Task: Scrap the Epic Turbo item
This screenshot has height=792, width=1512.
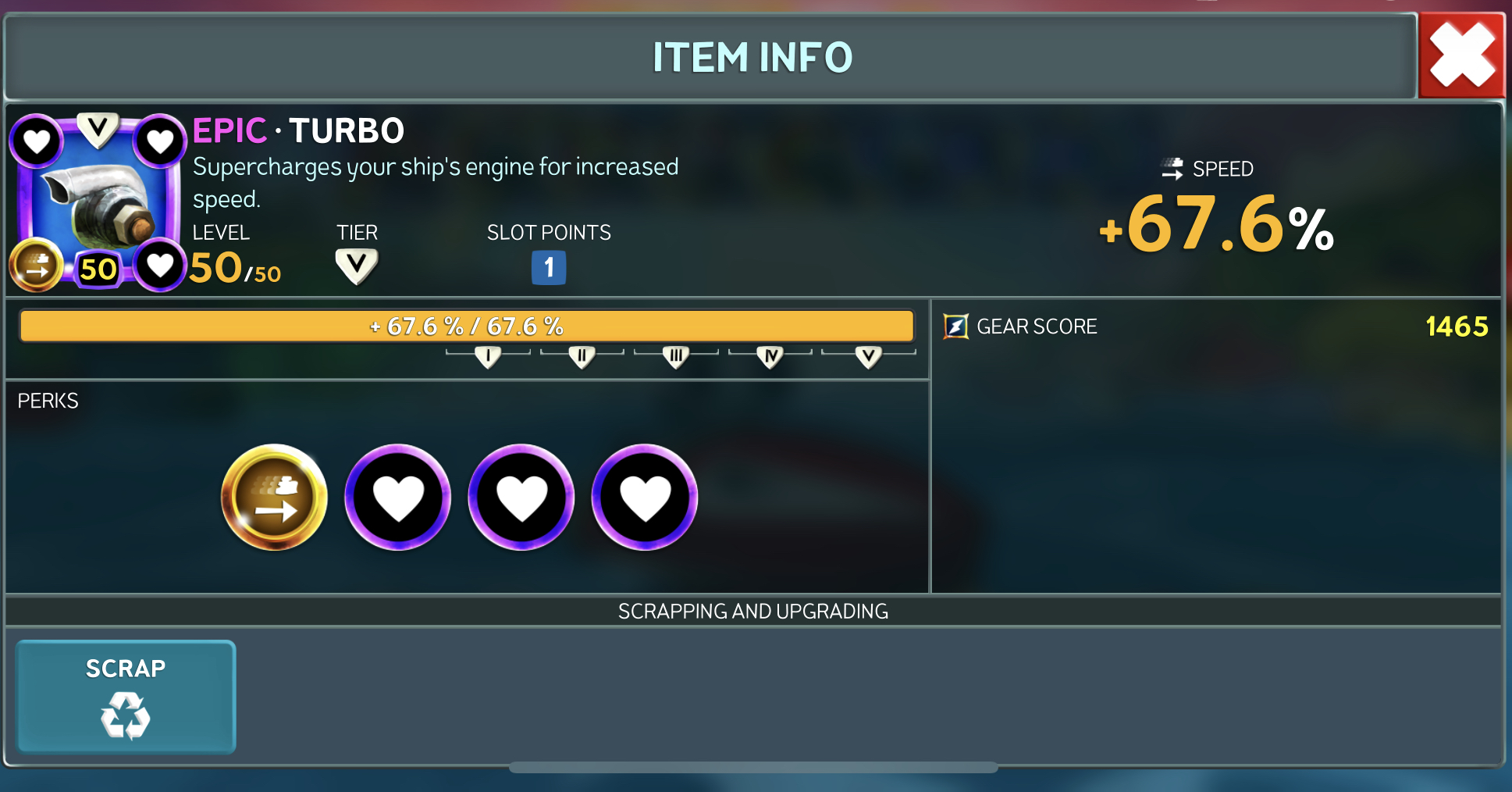Action: point(126,697)
